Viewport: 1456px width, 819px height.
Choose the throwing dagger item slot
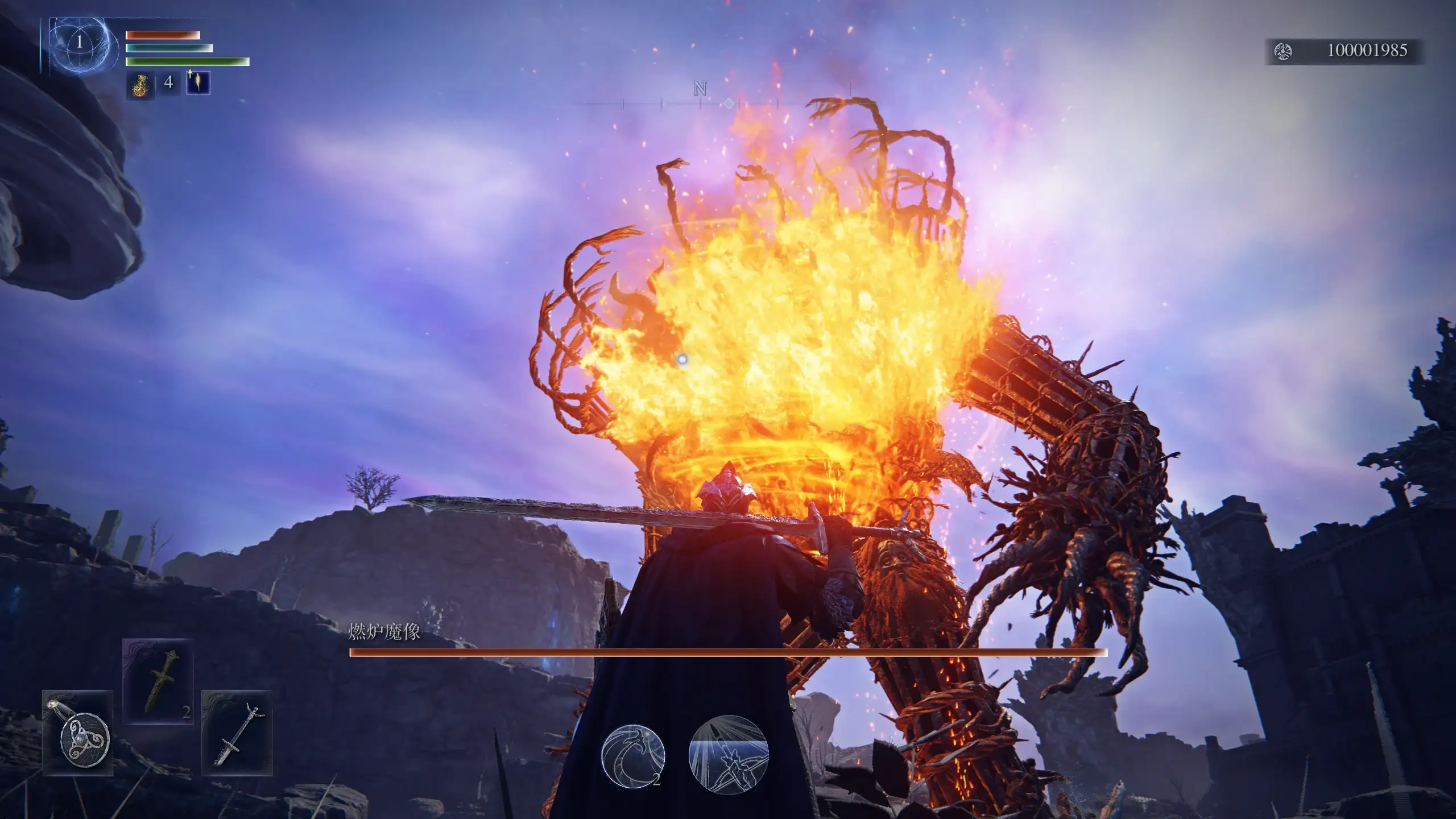click(158, 681)
